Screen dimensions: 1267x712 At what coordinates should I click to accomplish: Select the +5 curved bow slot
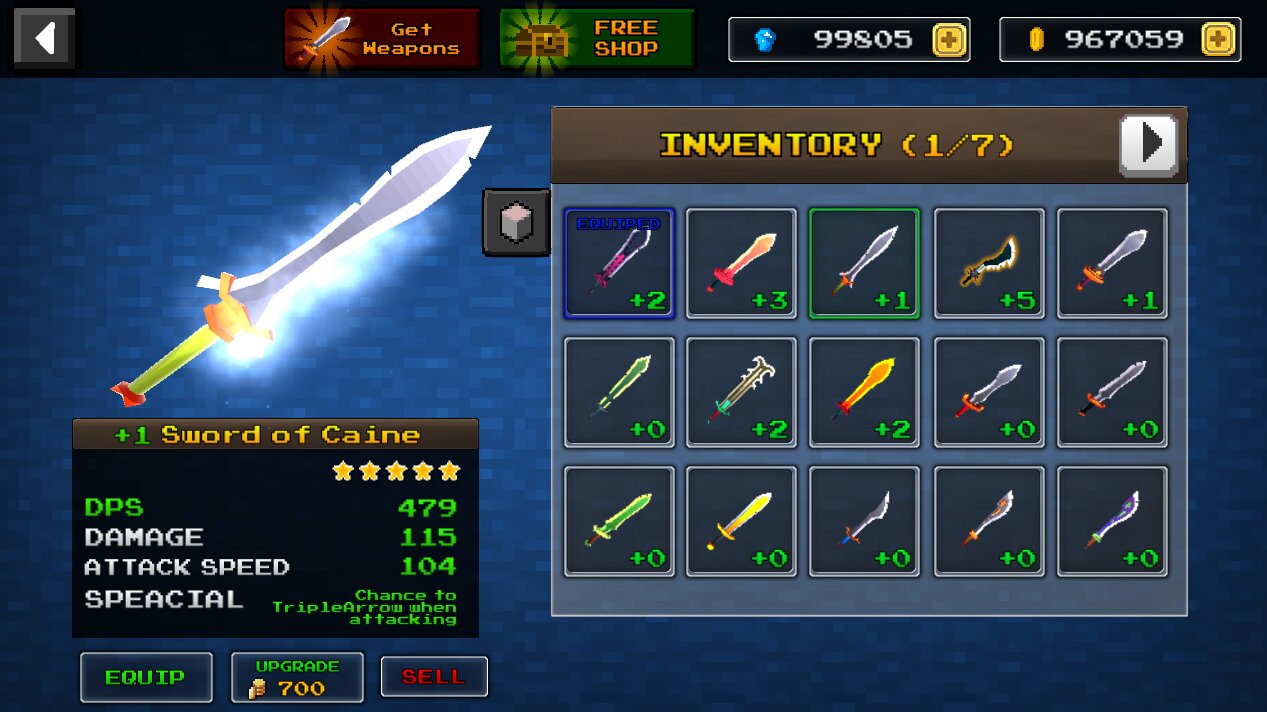pyautogui.click(x=989, y=263)
